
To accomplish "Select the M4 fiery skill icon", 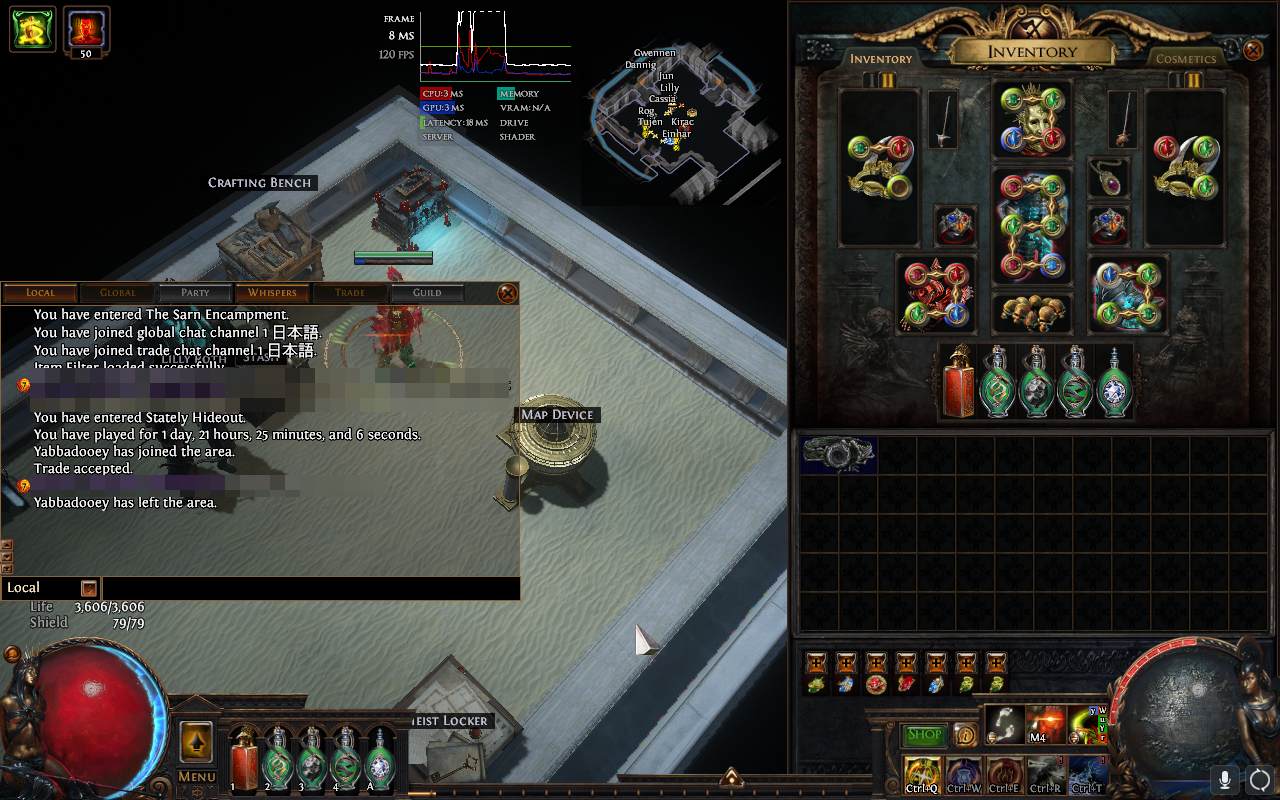I will (x=1044, y=724).
